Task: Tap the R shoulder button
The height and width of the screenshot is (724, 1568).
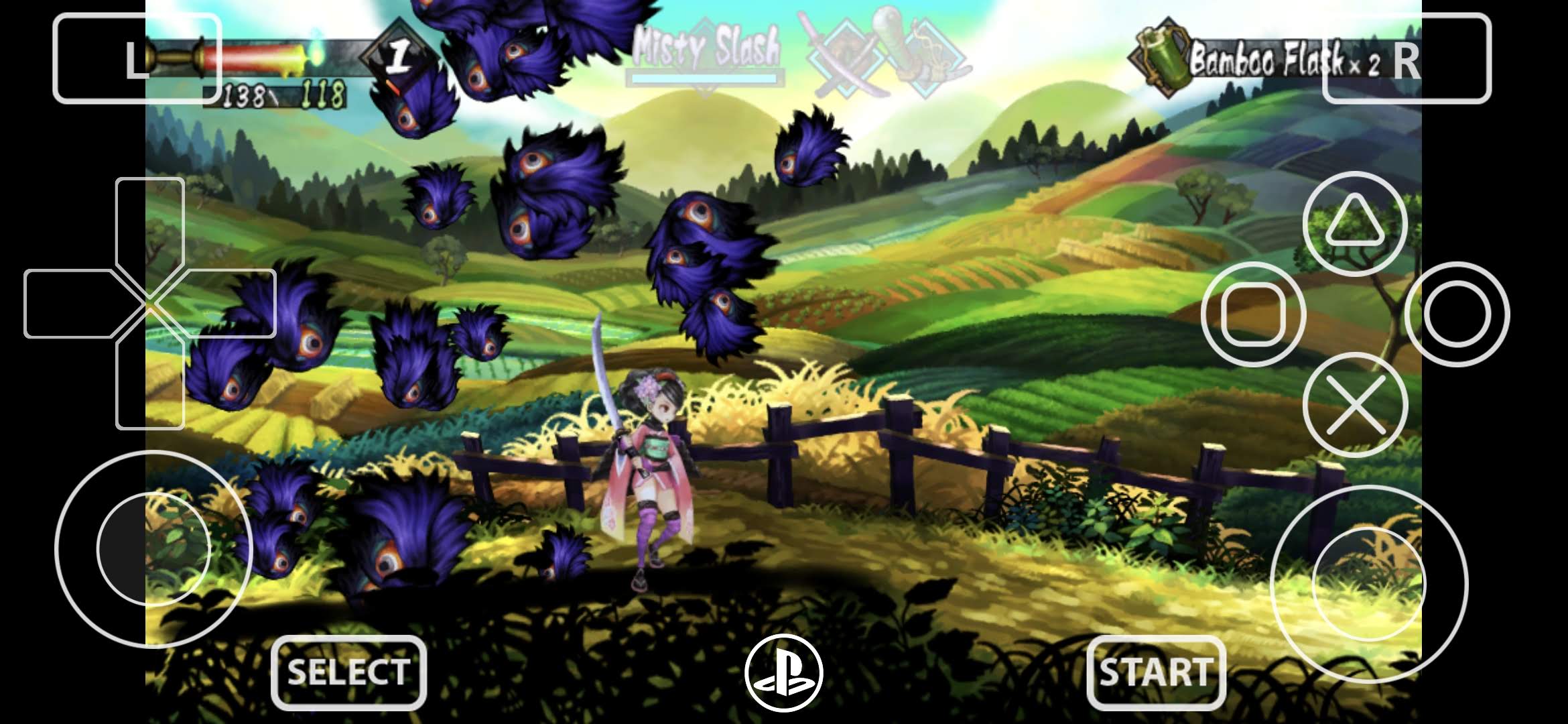Action: 1407,59
